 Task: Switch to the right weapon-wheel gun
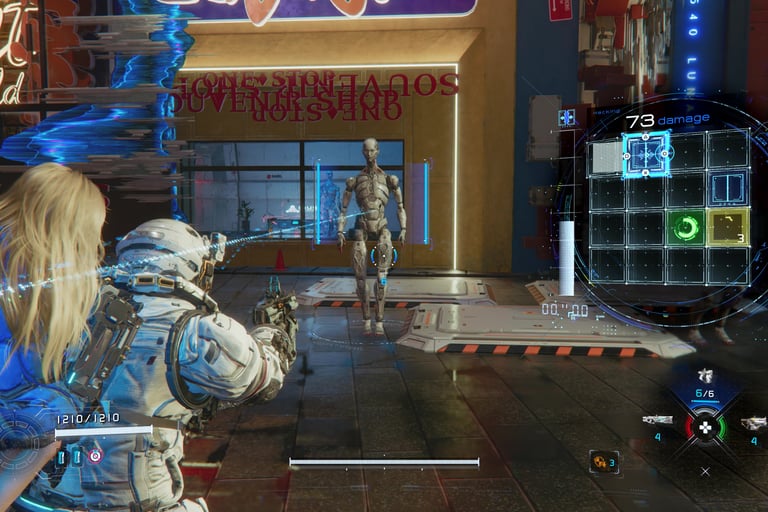pyautogui.click(x=753, y=423)
